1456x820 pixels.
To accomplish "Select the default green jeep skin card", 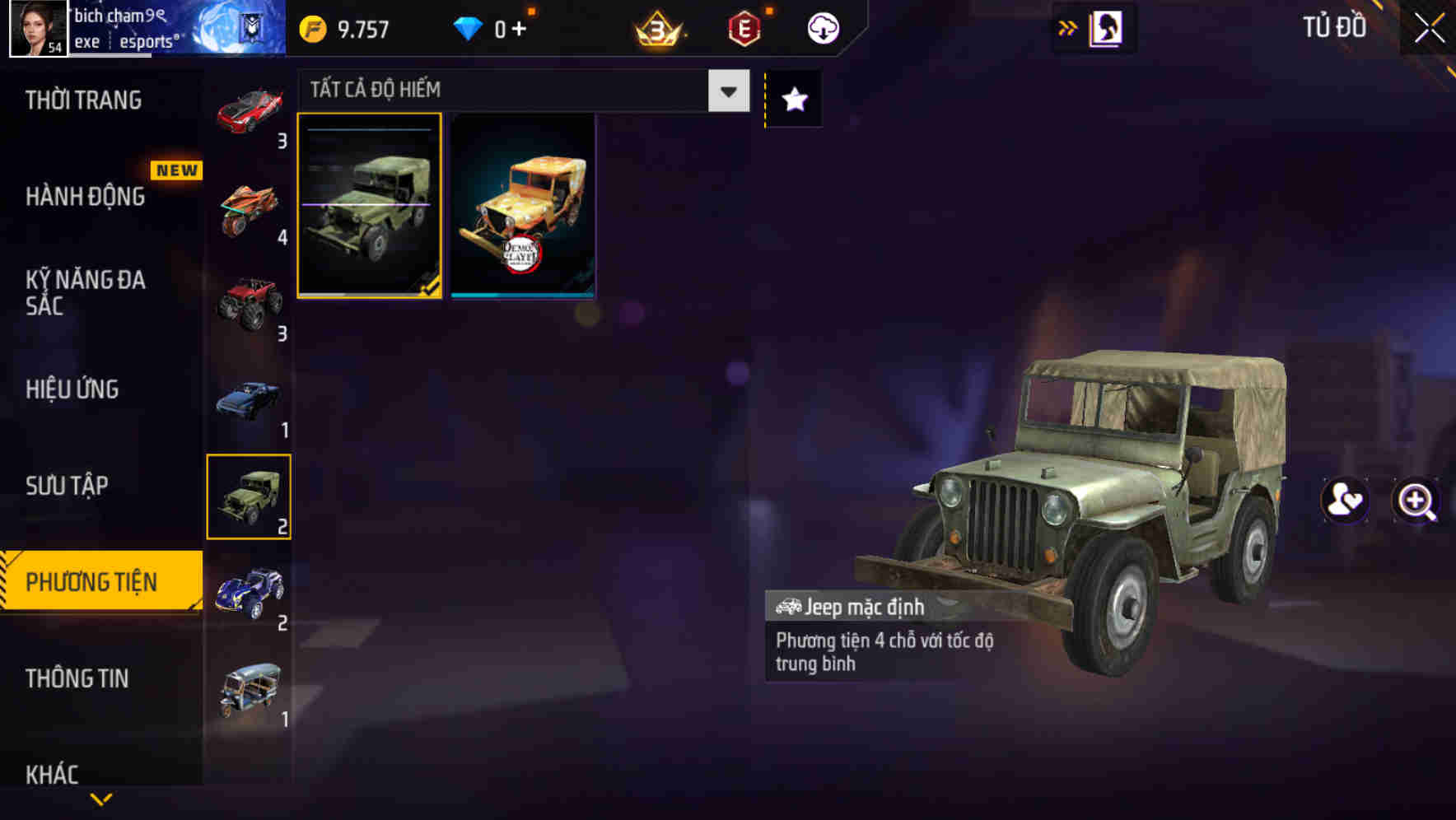I will click(x=370, y=206).
